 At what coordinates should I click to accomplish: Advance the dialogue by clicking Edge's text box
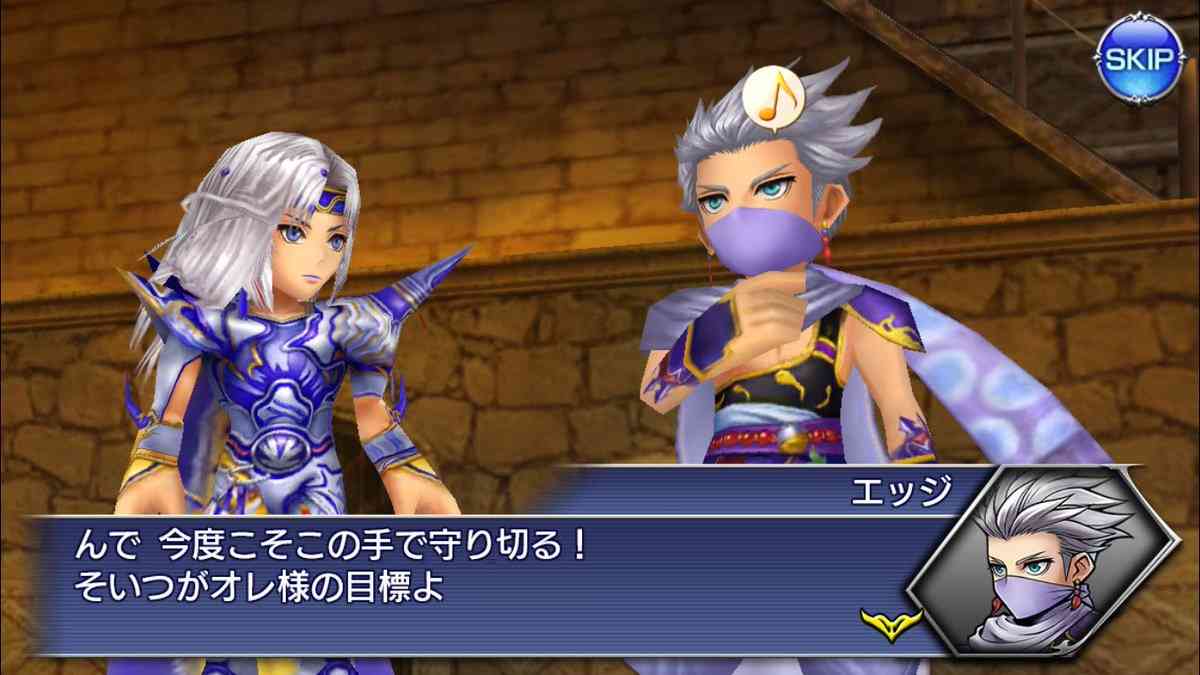point(480,570)
